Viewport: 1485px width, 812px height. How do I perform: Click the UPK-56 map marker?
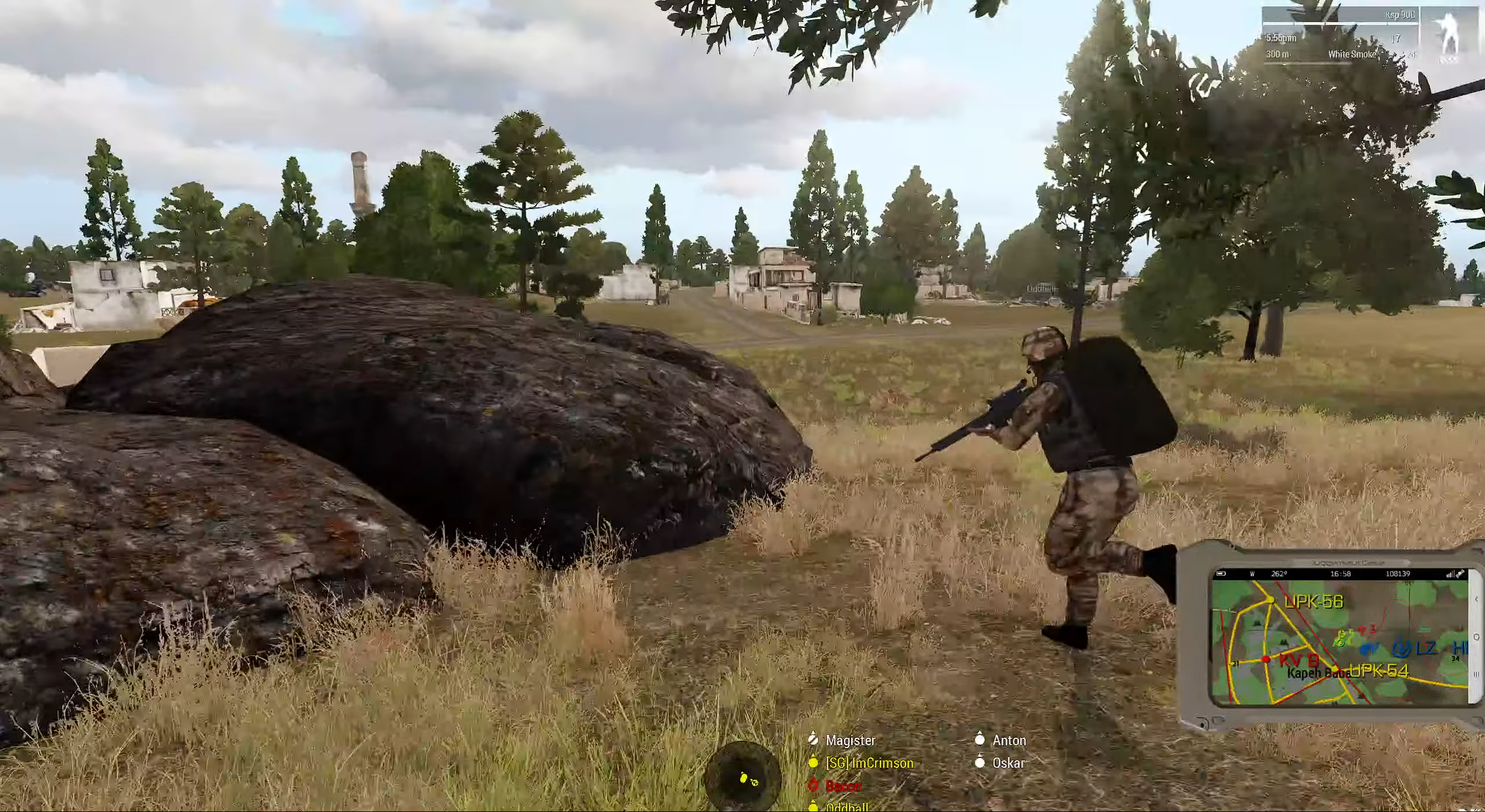click(x=1313, y=602)
